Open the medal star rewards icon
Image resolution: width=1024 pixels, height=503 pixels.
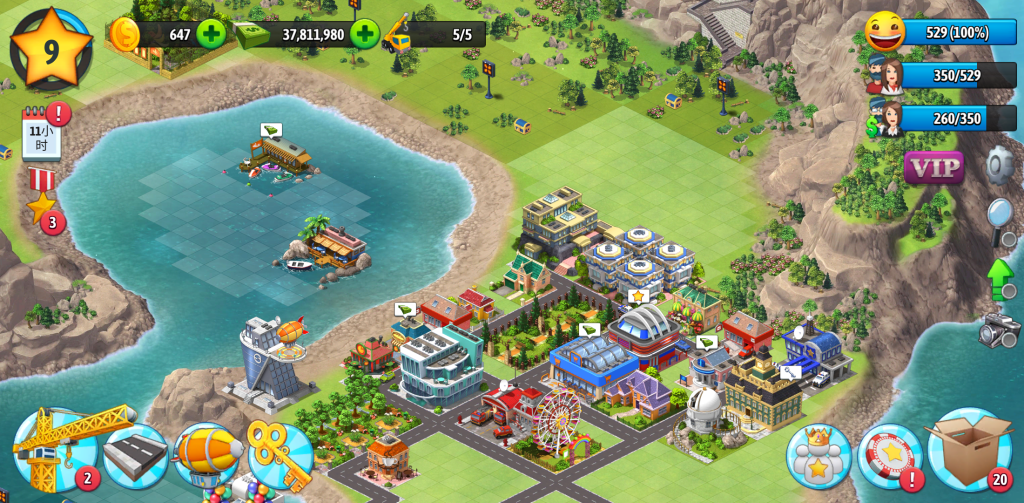click(41, 200)
